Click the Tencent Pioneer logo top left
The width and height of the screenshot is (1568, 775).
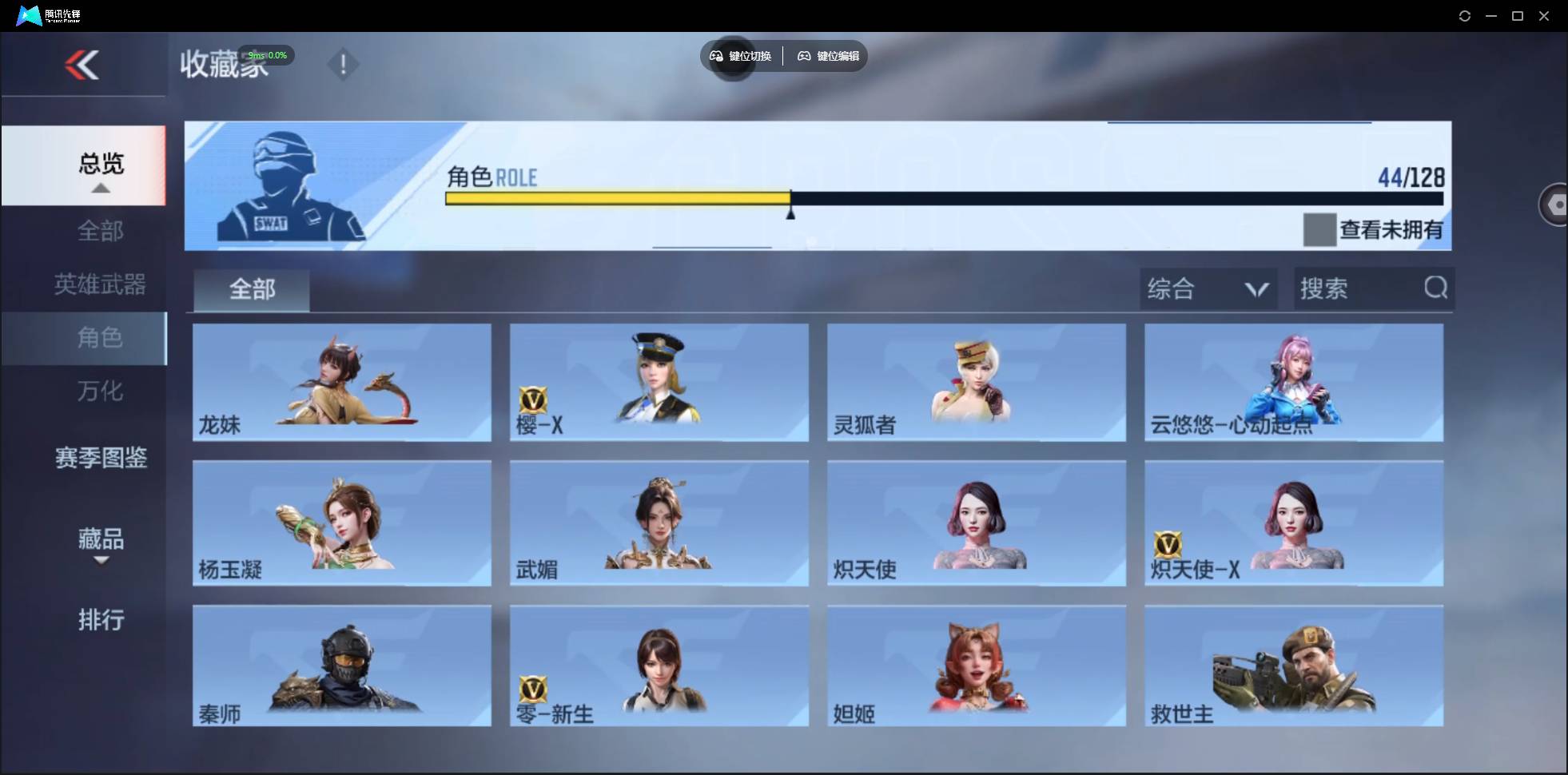[x=28, y=15]
